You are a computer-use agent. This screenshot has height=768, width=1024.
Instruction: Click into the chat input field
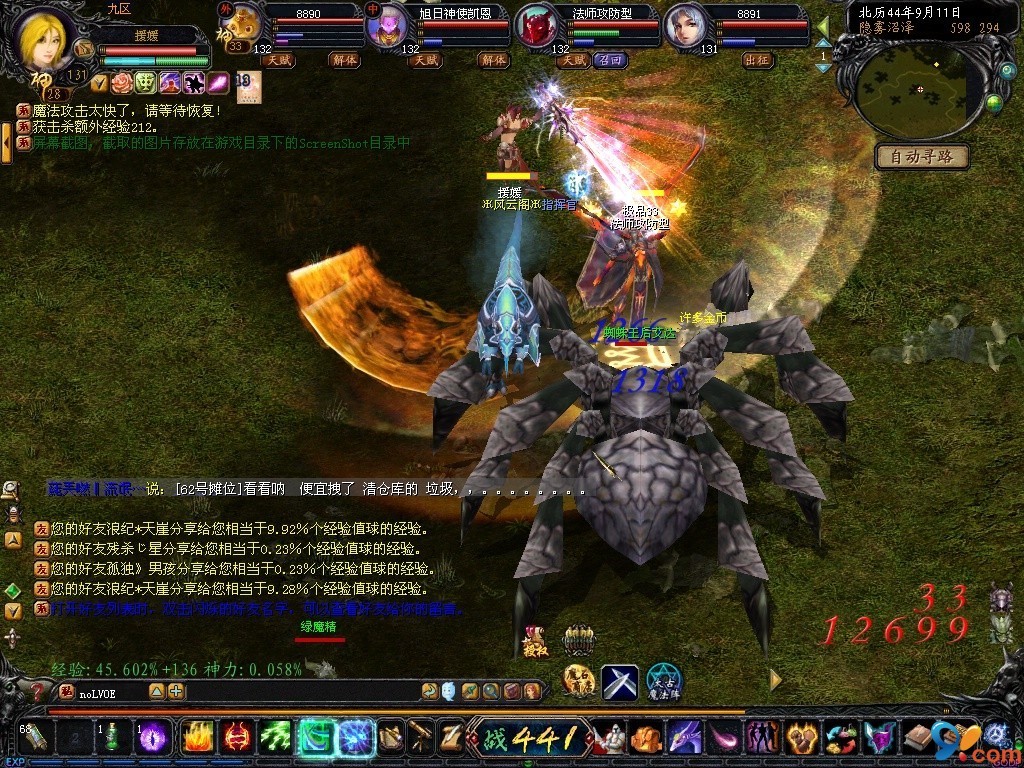point(250,691)
